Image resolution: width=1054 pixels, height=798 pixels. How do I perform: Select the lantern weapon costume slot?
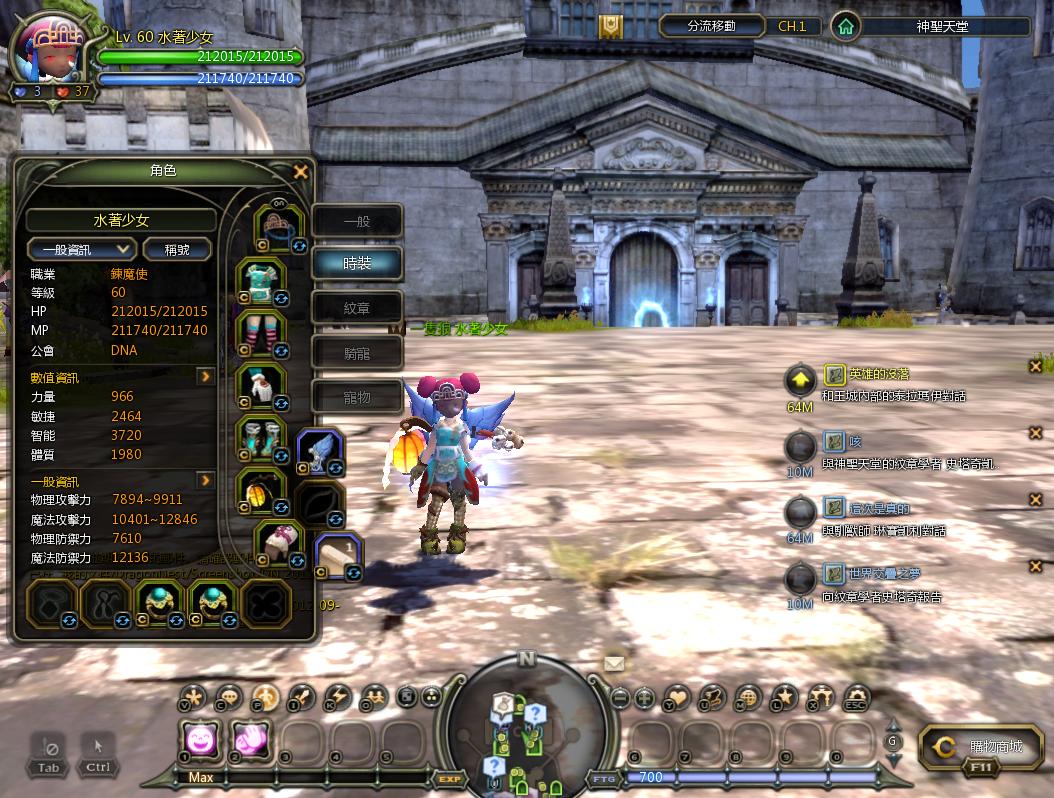[x=260, y=491]
